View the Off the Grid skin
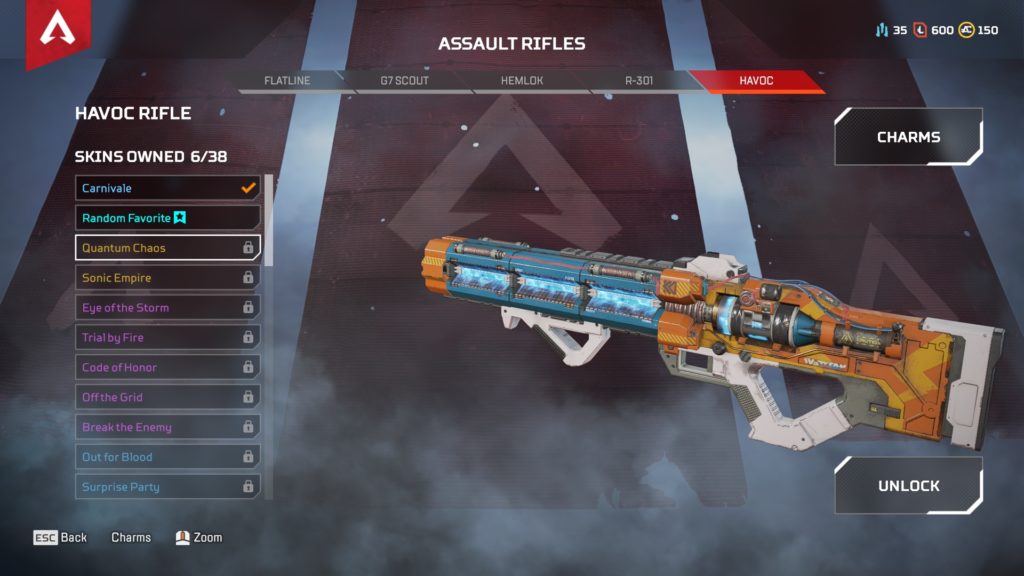1024x576 pixels. [167, 398]
